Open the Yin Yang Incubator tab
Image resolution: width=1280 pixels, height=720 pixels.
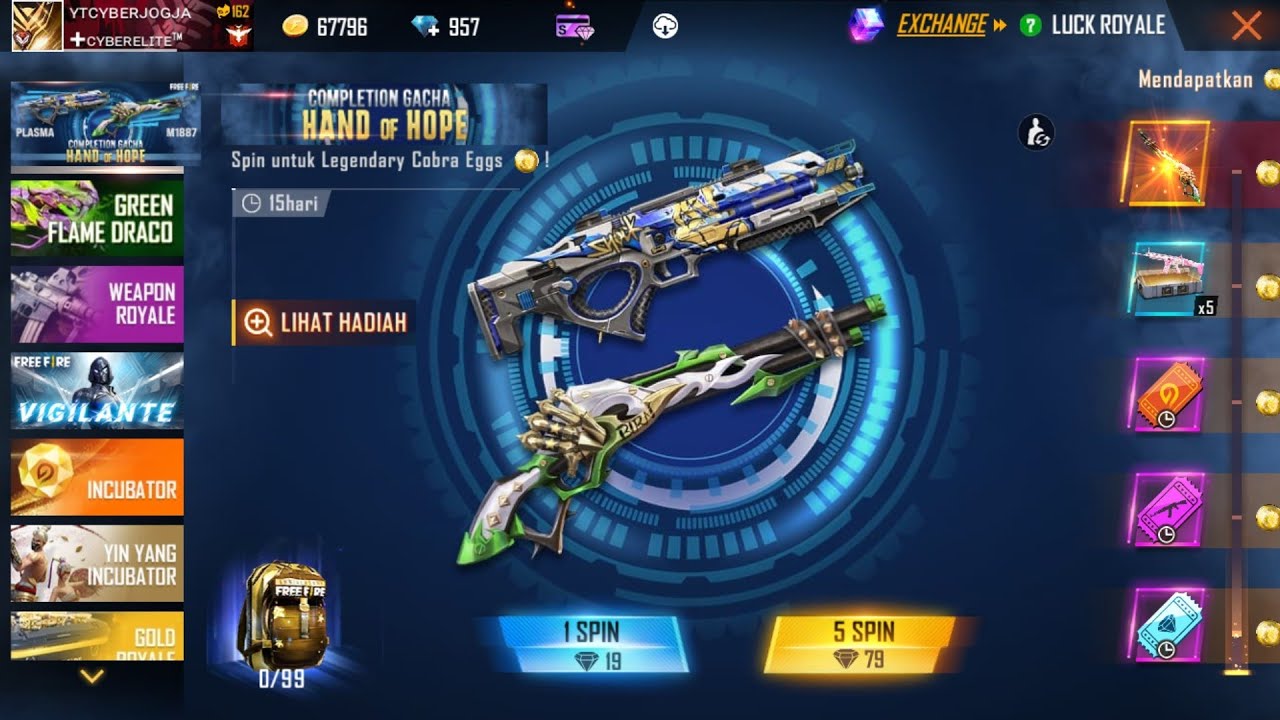97,564
